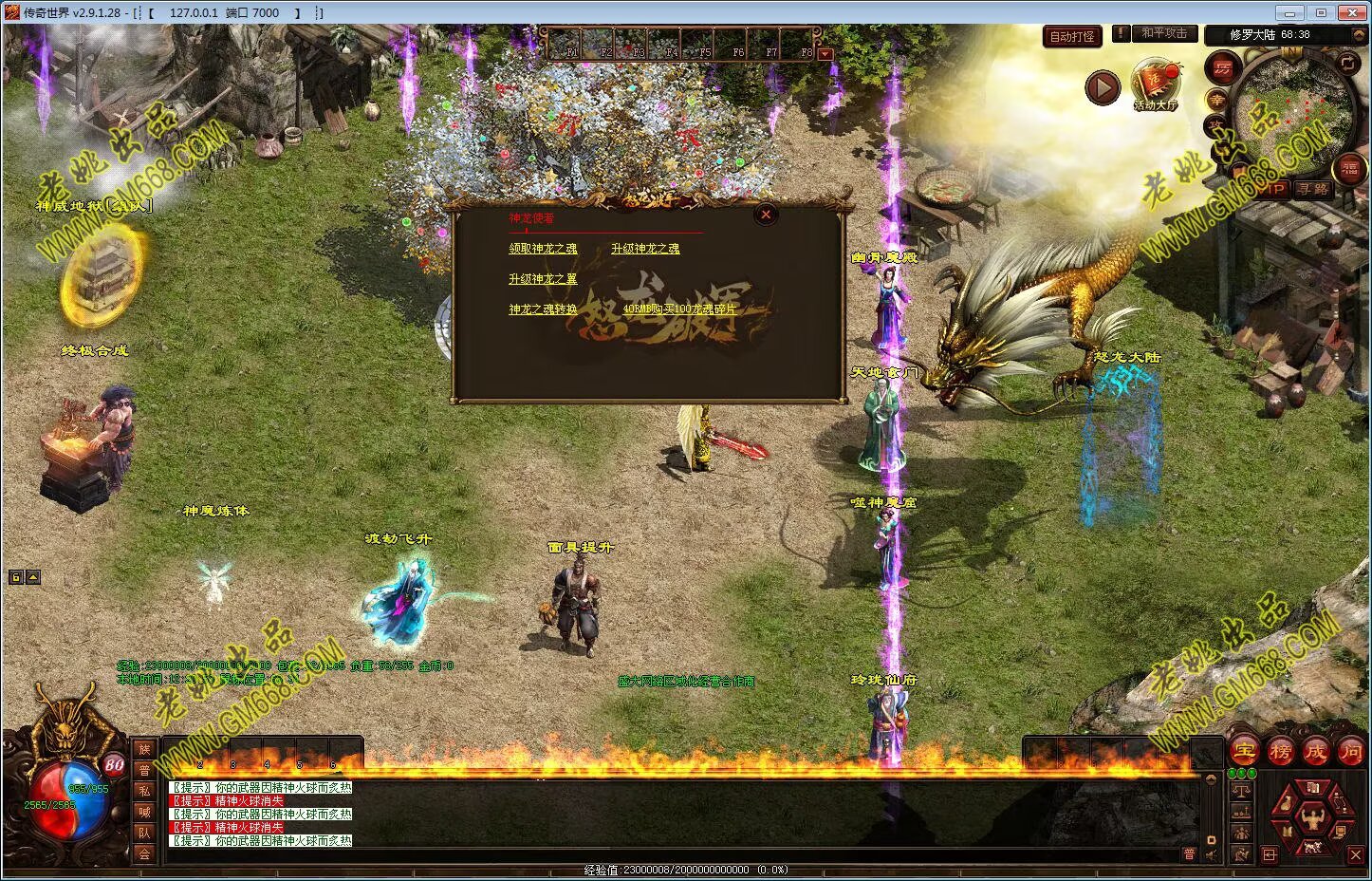This screenshot has width=1372, height=881.
Task: Switch the 和平攻击 attack mode
Action: tap(1164, 33)
